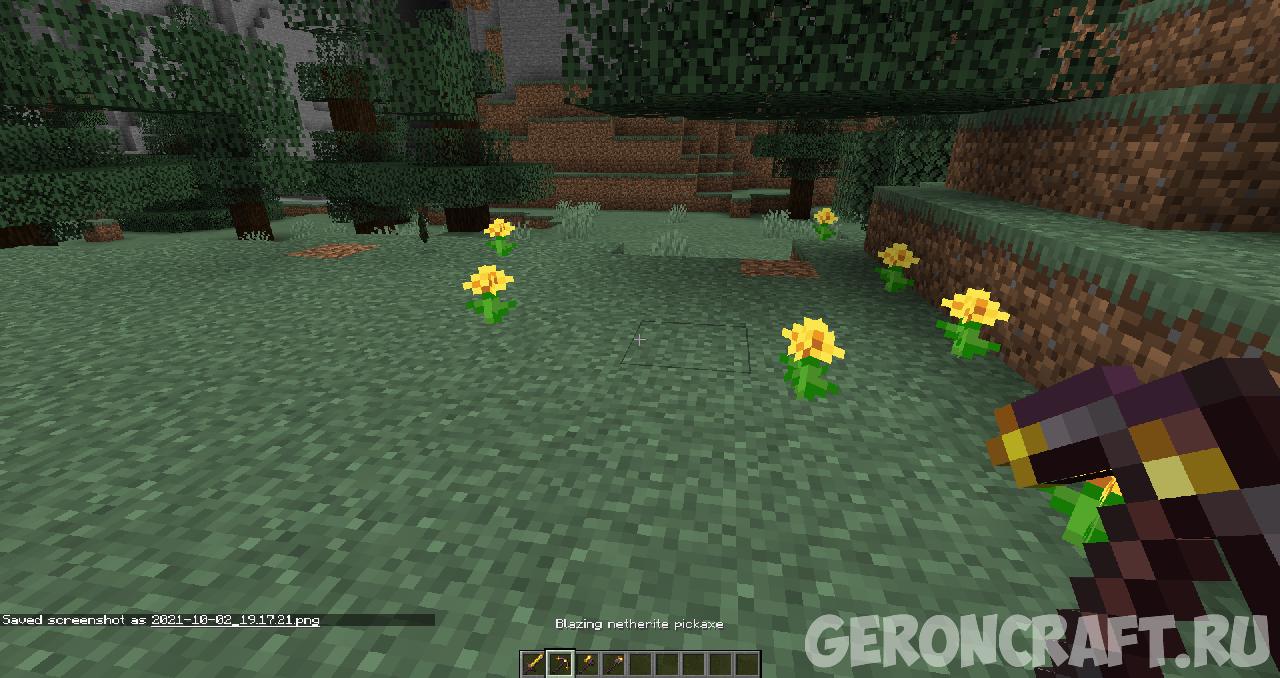Screen dimensions: 1280x678
Task: Select the blazing netherite pickaxe hotbar slot
Action: [560, 663]
